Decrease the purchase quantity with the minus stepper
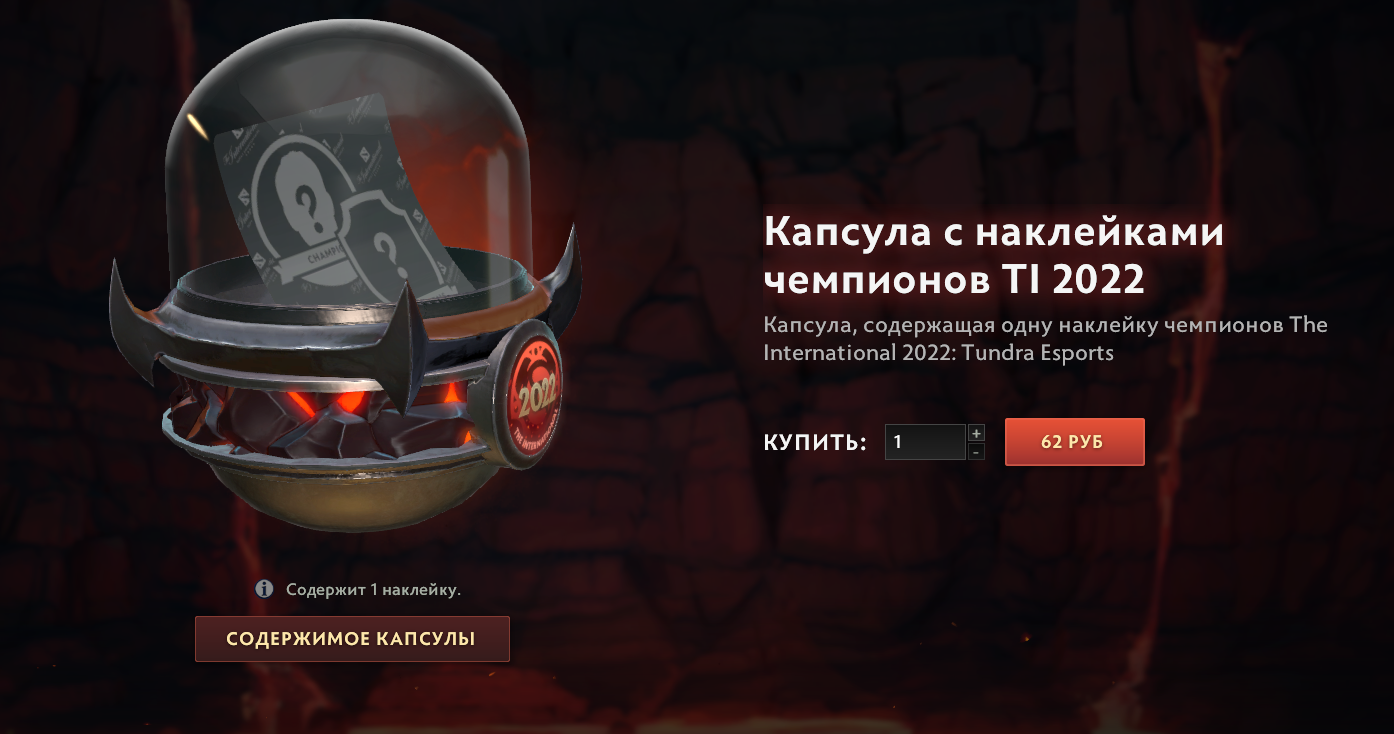This screenshot has height=734, width=1394. click(974, 452)
